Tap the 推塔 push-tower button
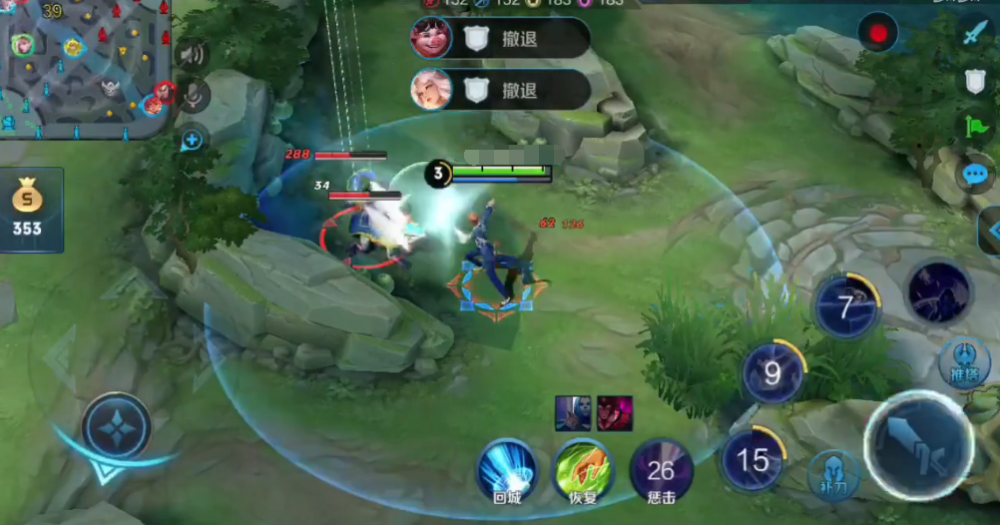 (964, 362)
